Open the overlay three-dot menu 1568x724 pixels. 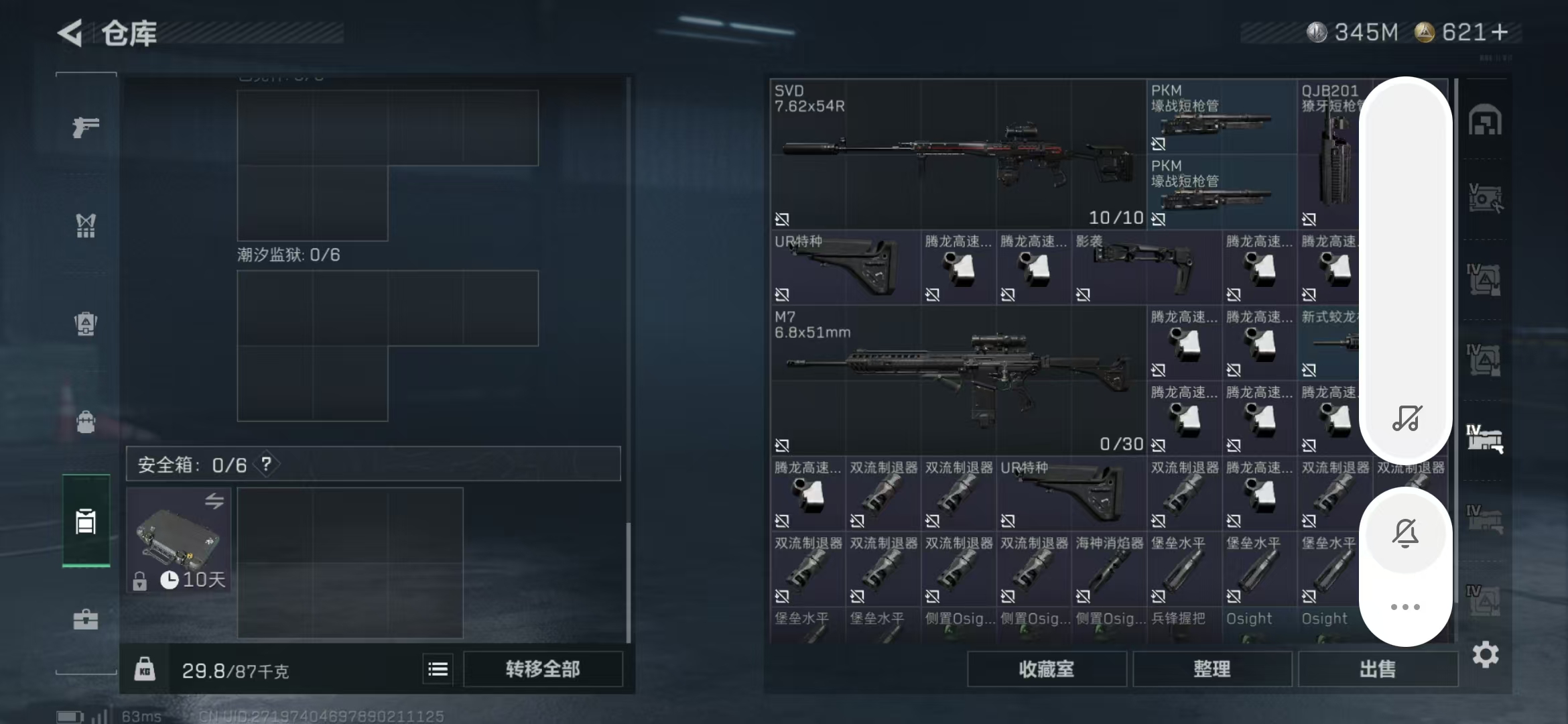click(x=1405, y=607)
